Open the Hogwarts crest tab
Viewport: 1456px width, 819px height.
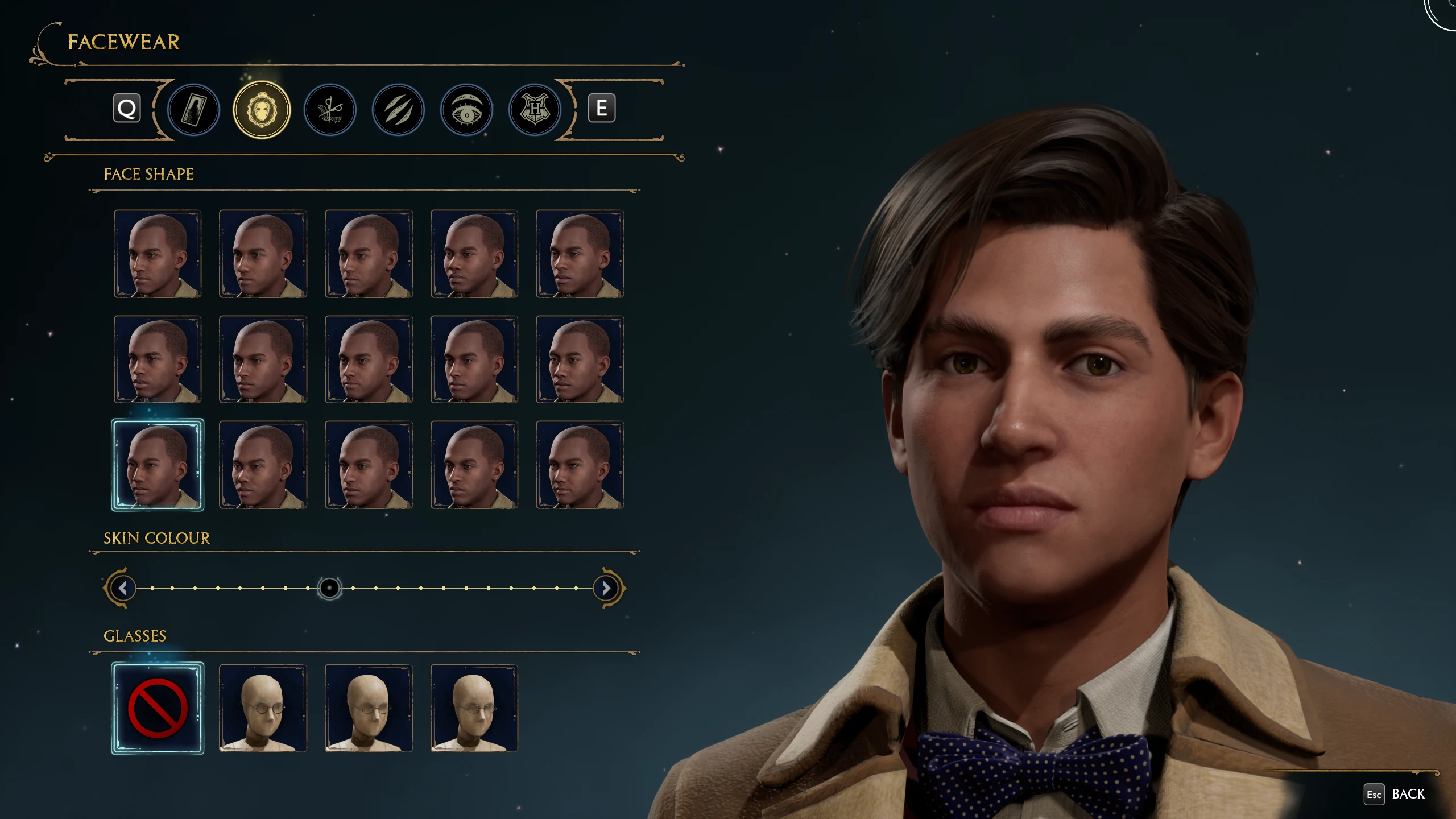tap(535, 110)
